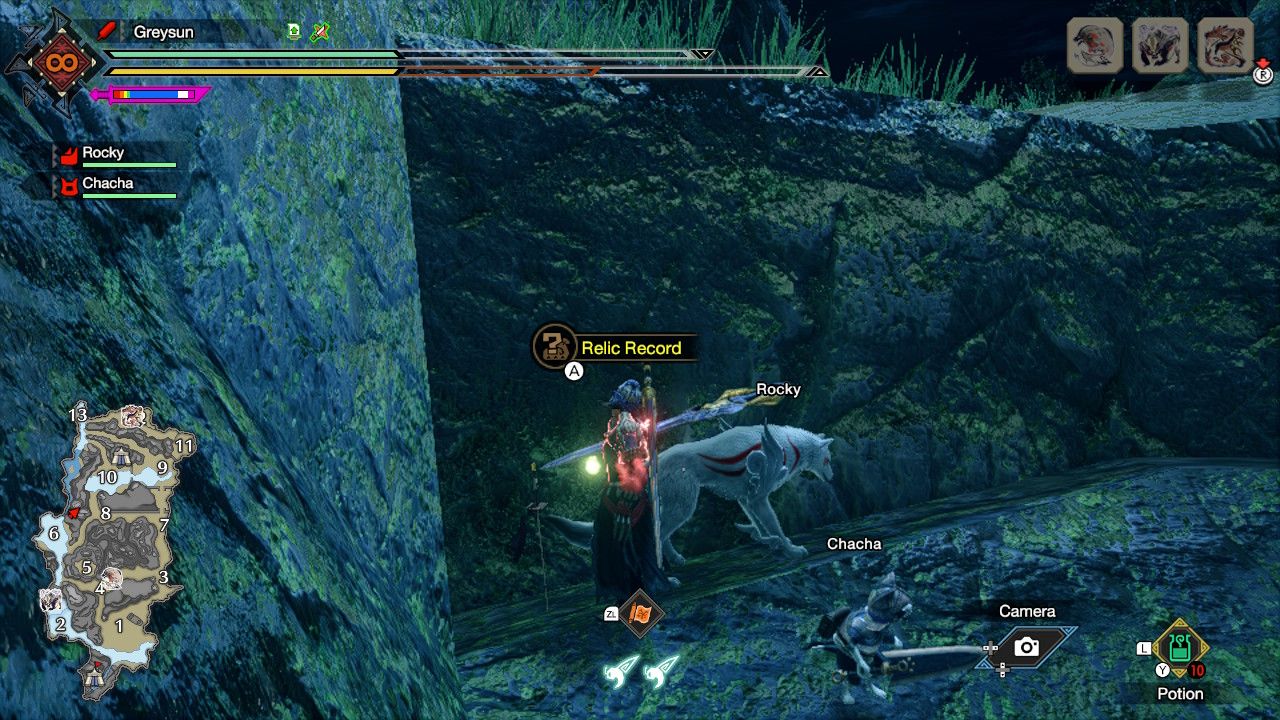1280x720 pixels.
Task: Click the L button prompt beside the Potion
Action: pyautogui.click(x=1144, y=647)
